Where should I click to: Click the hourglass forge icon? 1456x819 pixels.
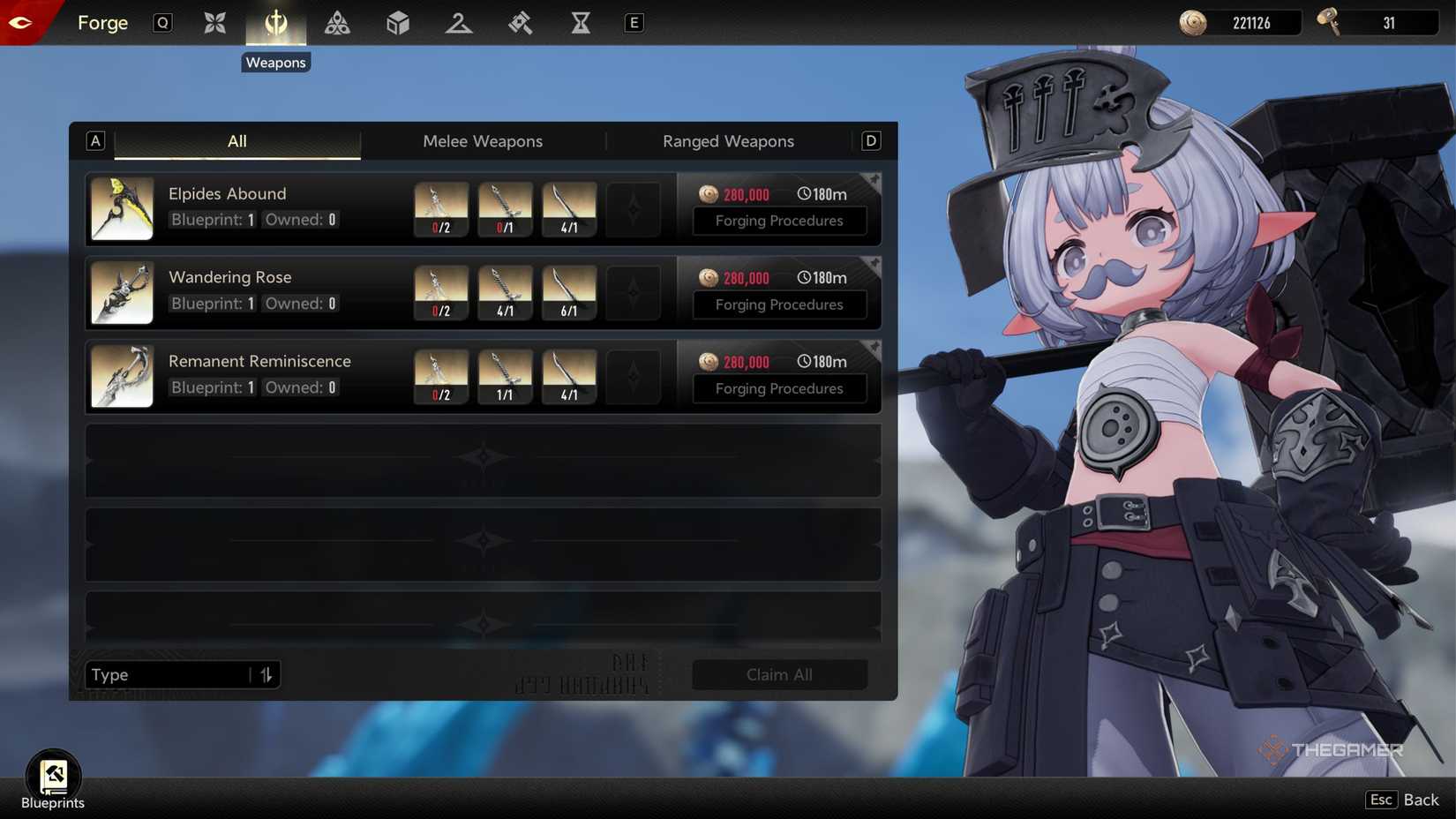[x=580, y=23]
